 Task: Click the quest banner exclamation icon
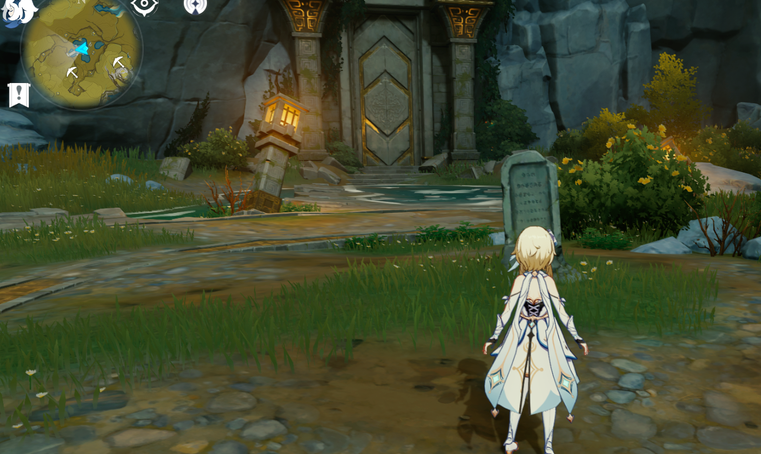pyautogui.click(x=19, y=95)
